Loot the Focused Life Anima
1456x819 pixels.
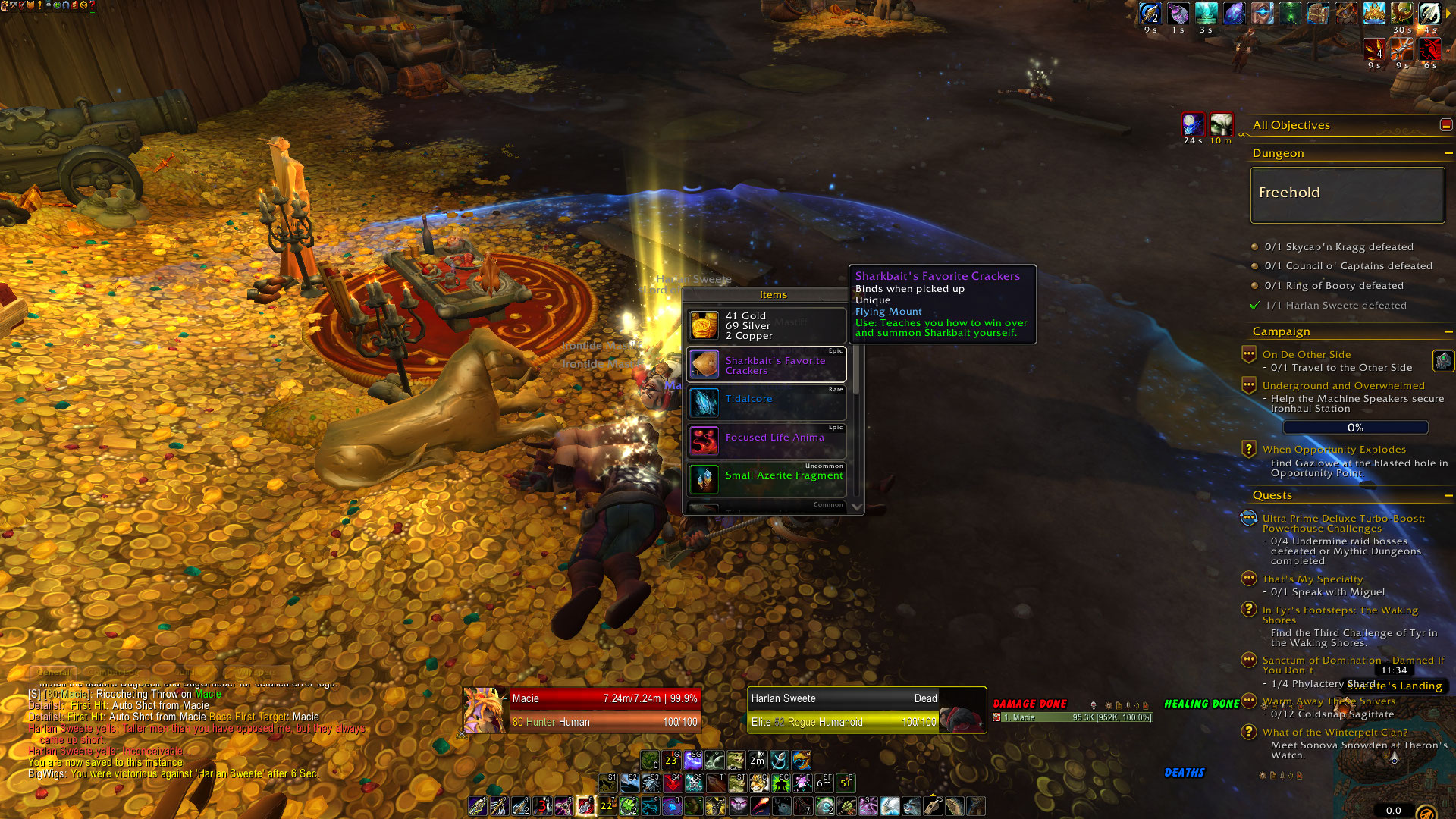(x=766, y=441)
